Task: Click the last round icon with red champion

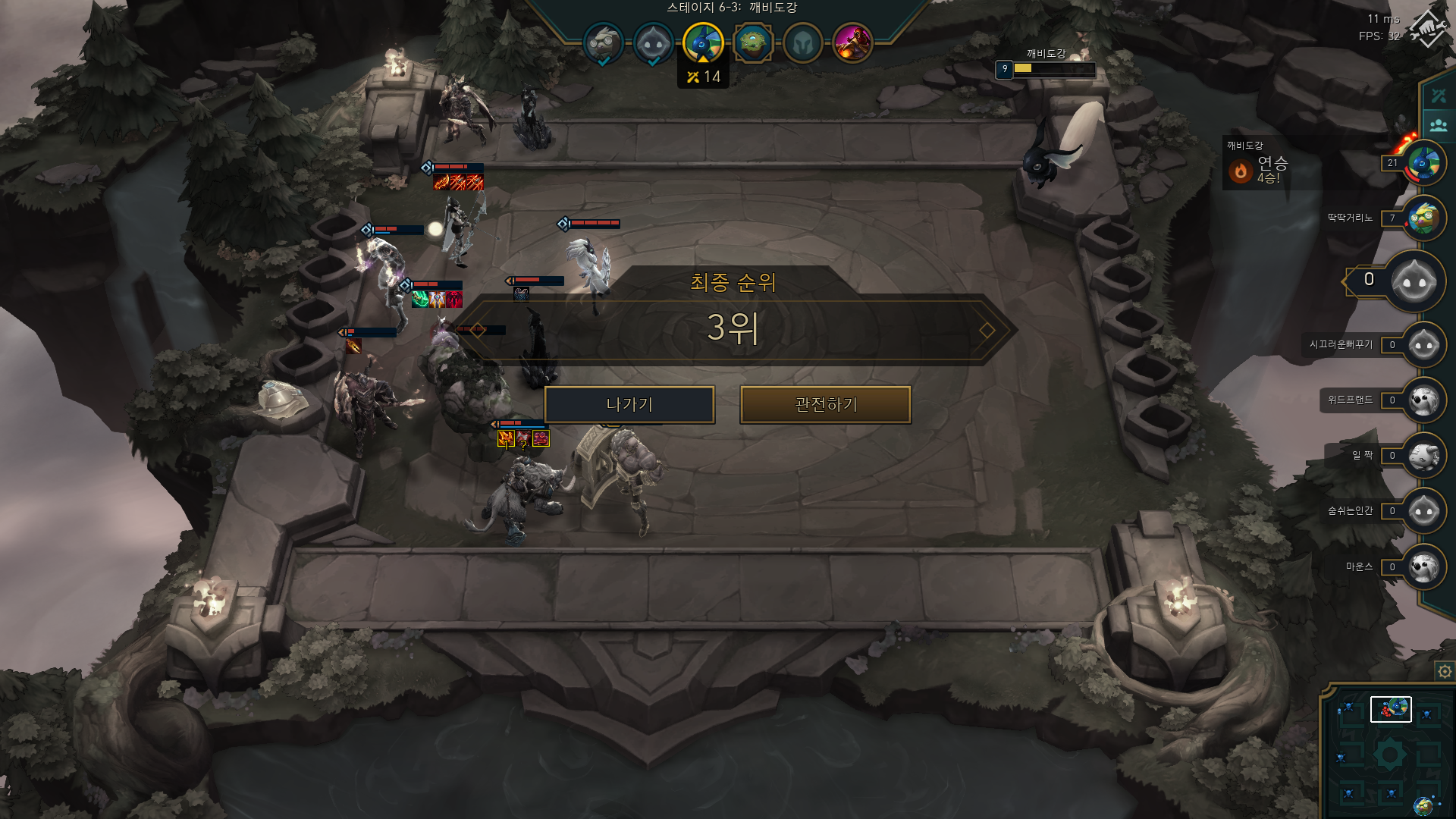Action: tap(852, 43)
